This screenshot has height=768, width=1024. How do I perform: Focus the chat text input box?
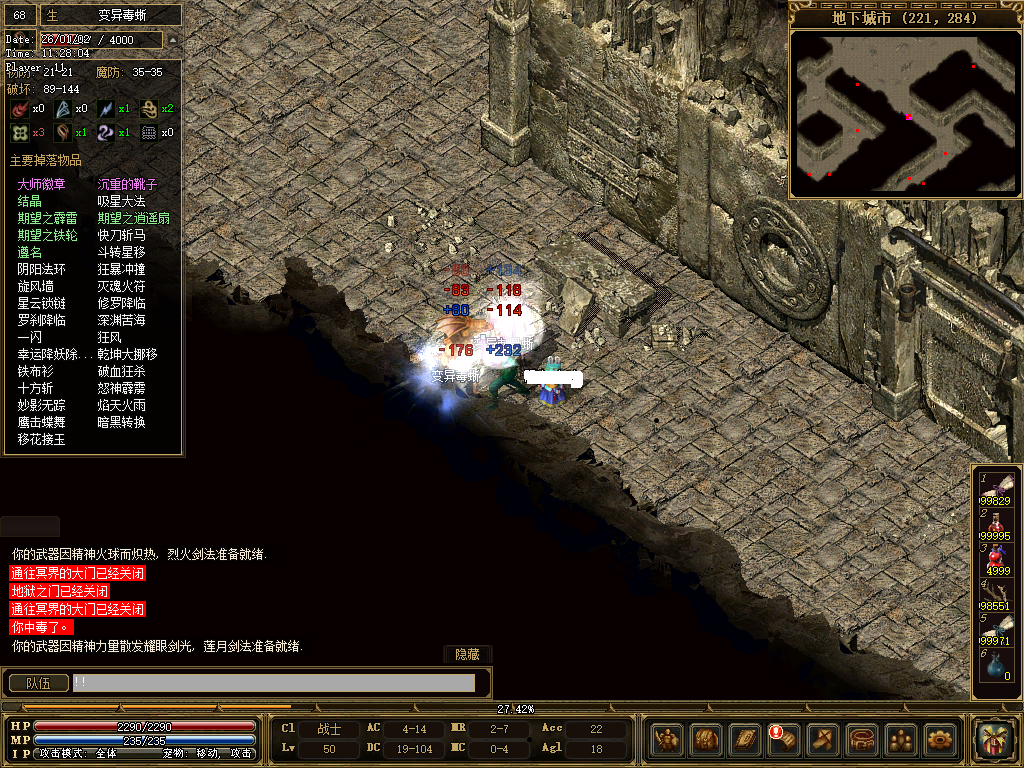(x=273, y=683)
